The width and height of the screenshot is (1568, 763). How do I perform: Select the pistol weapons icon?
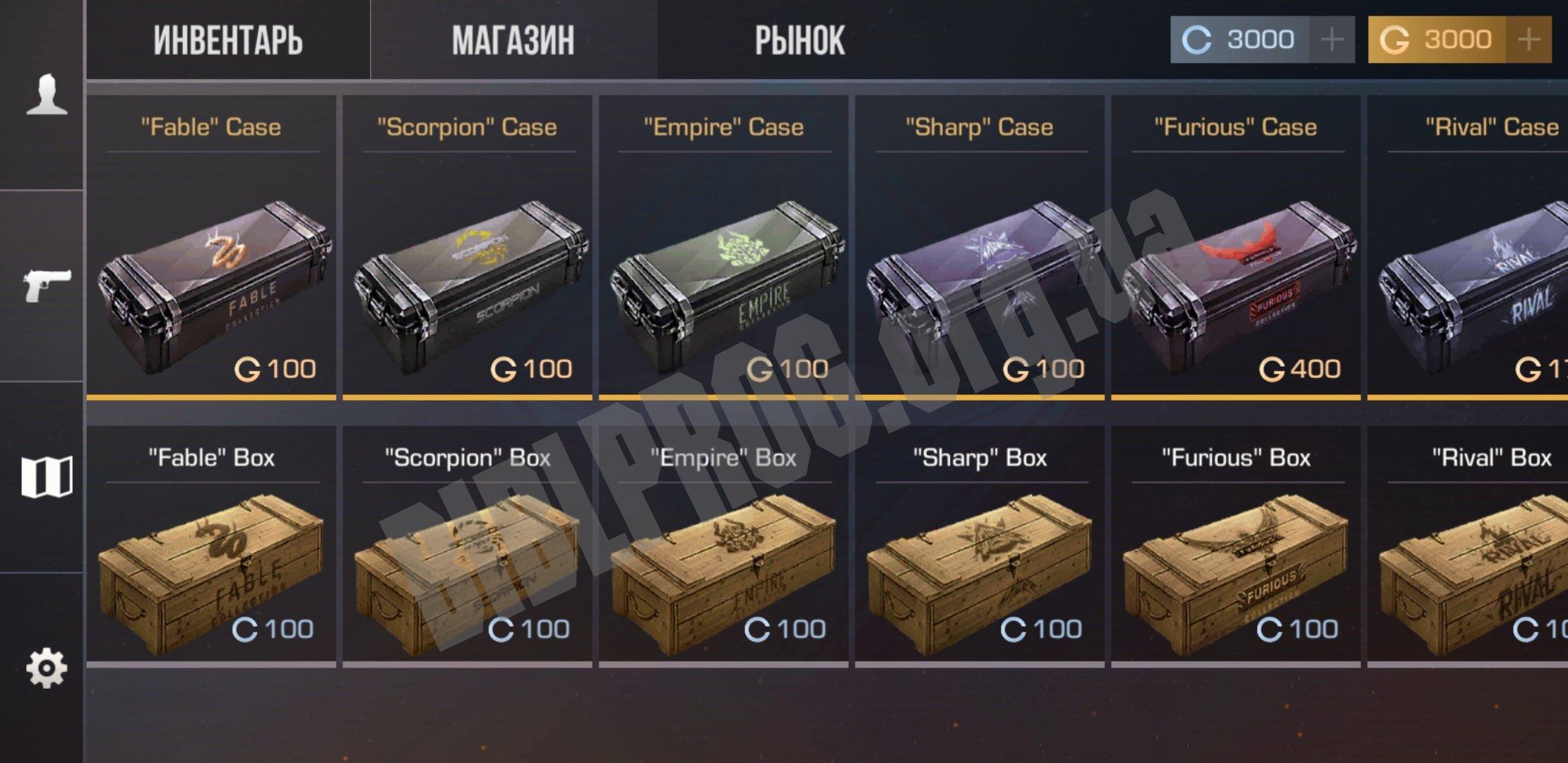pos(47,285)
